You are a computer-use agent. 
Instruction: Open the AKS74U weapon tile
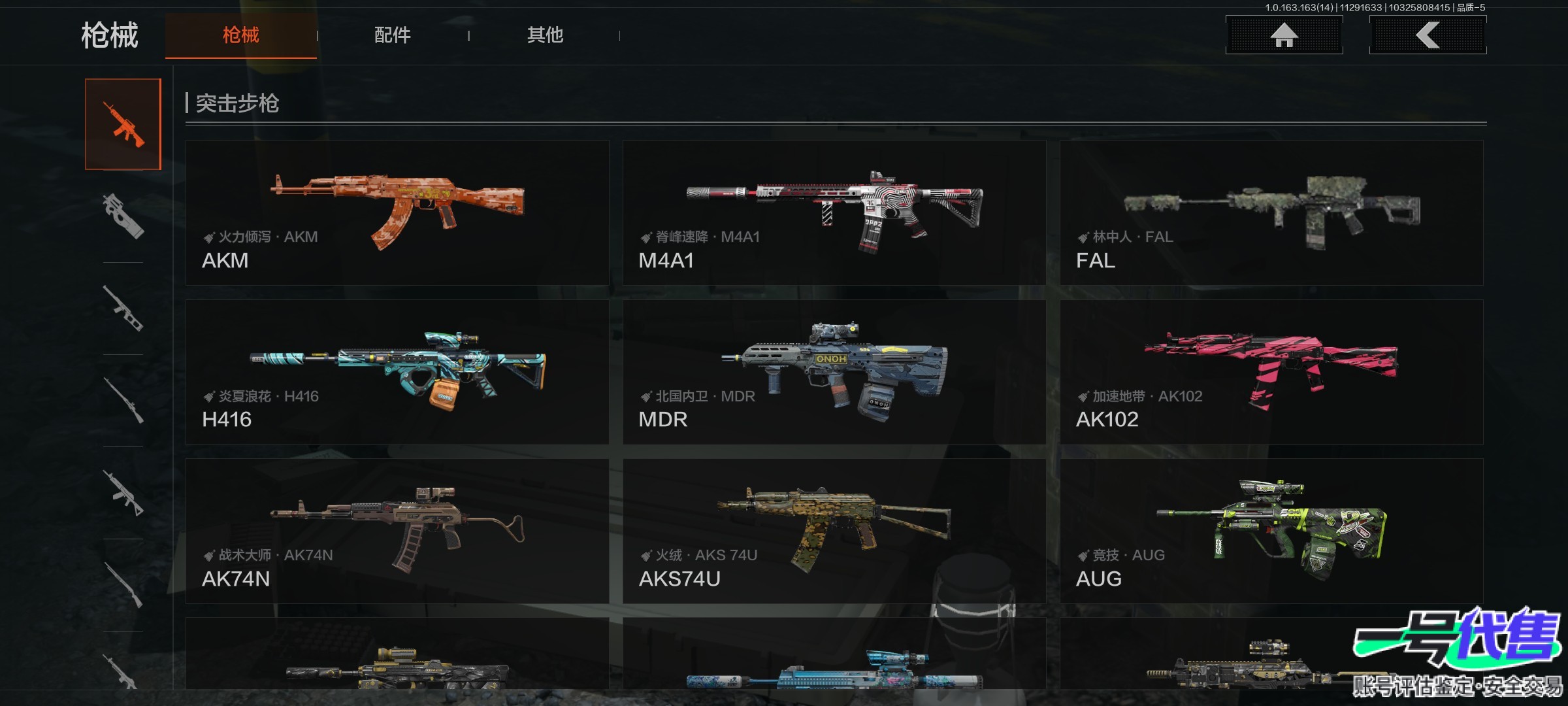(834, 531)
